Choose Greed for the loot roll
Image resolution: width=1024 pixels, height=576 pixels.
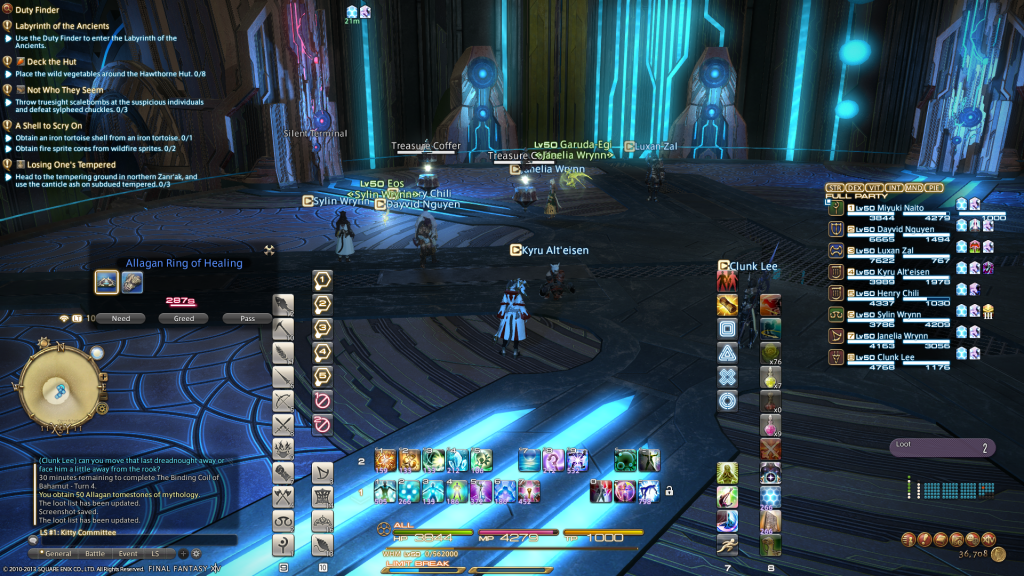click(184, 318)
